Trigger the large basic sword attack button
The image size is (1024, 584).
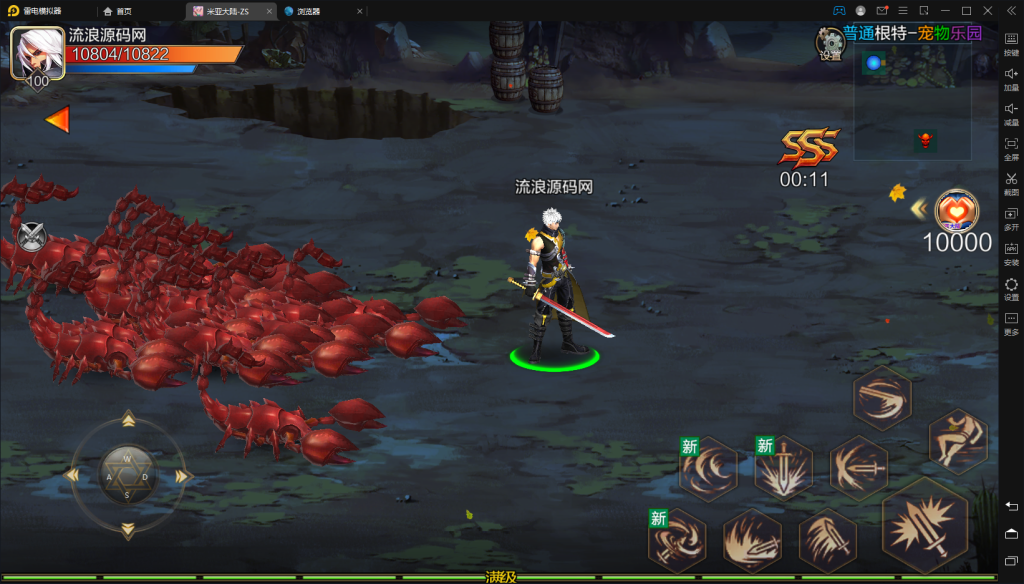tap(925, 525)
